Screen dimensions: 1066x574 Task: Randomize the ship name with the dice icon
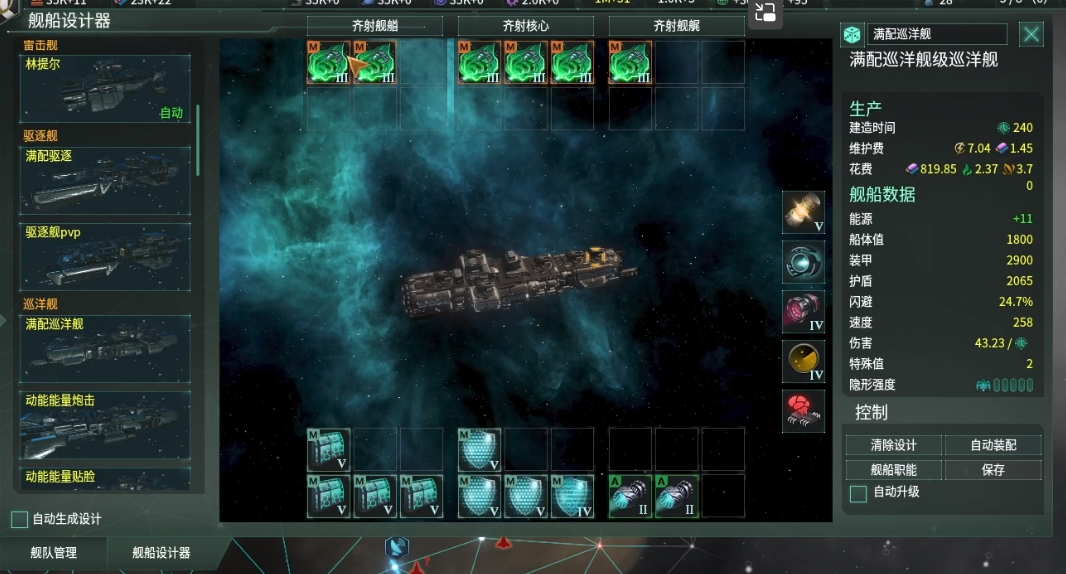click(852, 35)
